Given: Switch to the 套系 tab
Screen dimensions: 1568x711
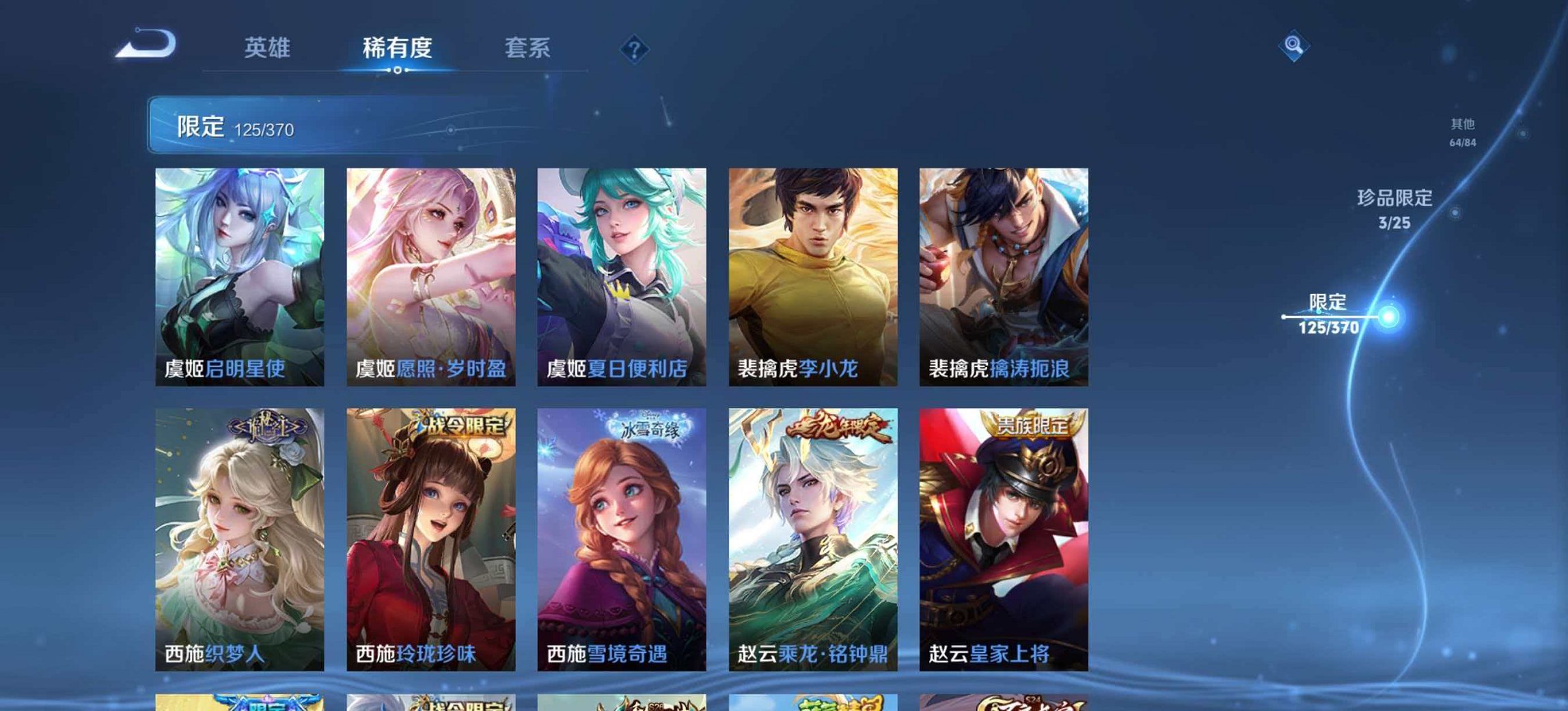Looking at the screenshot, I should coord(527,49).
